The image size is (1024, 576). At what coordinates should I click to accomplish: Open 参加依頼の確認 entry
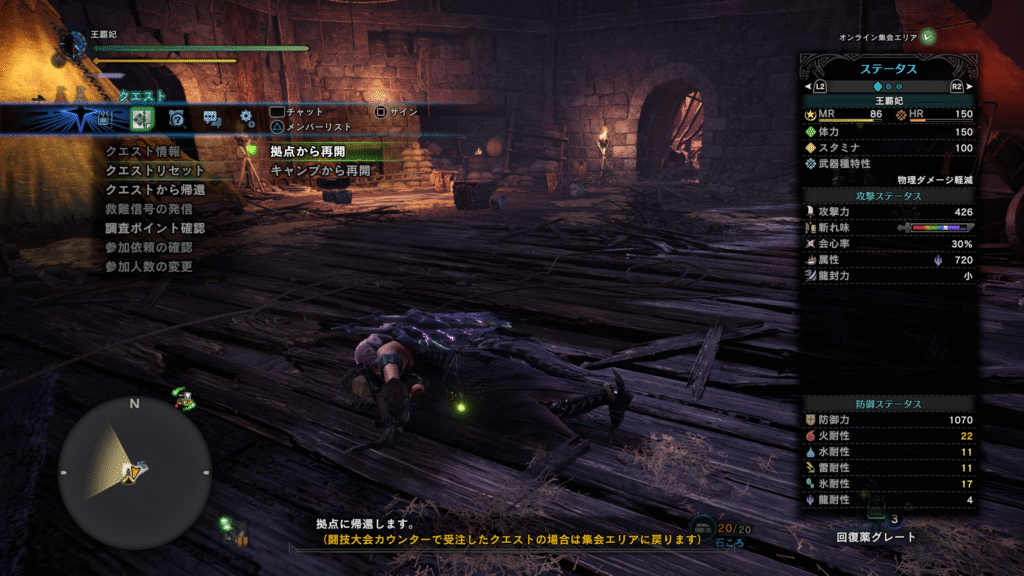148,247
